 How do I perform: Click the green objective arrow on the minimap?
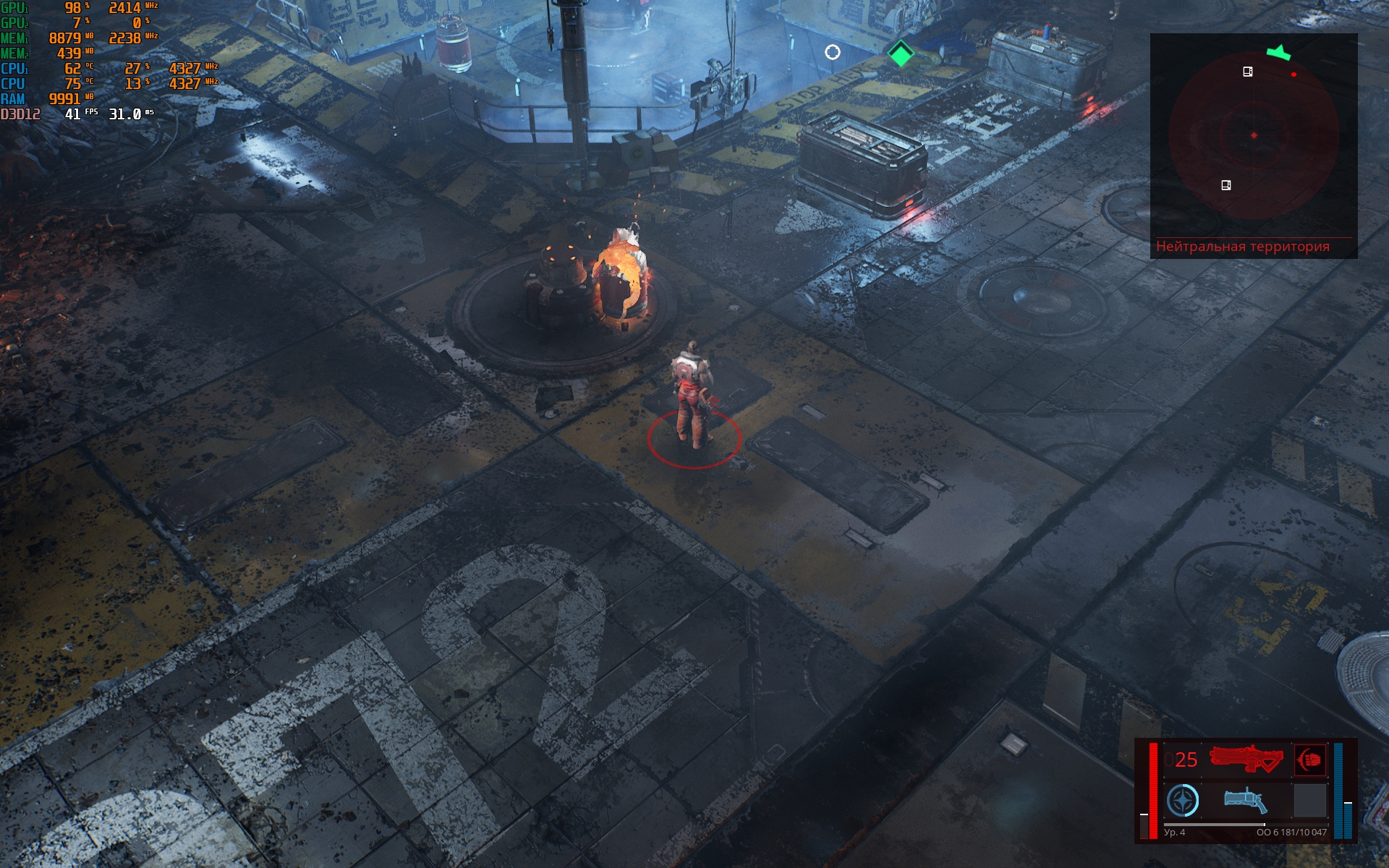(1278, 53)
